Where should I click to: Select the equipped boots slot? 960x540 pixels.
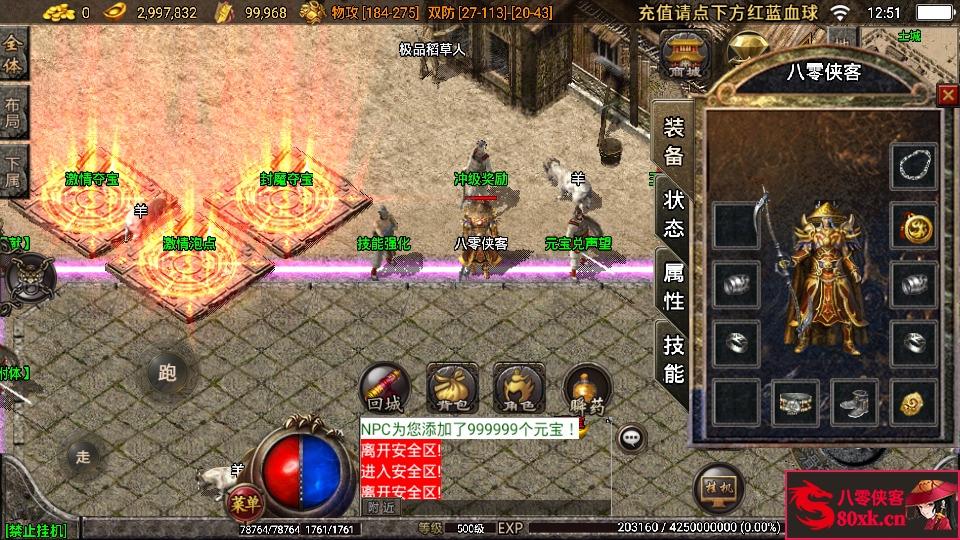click(x=854, y=402)
